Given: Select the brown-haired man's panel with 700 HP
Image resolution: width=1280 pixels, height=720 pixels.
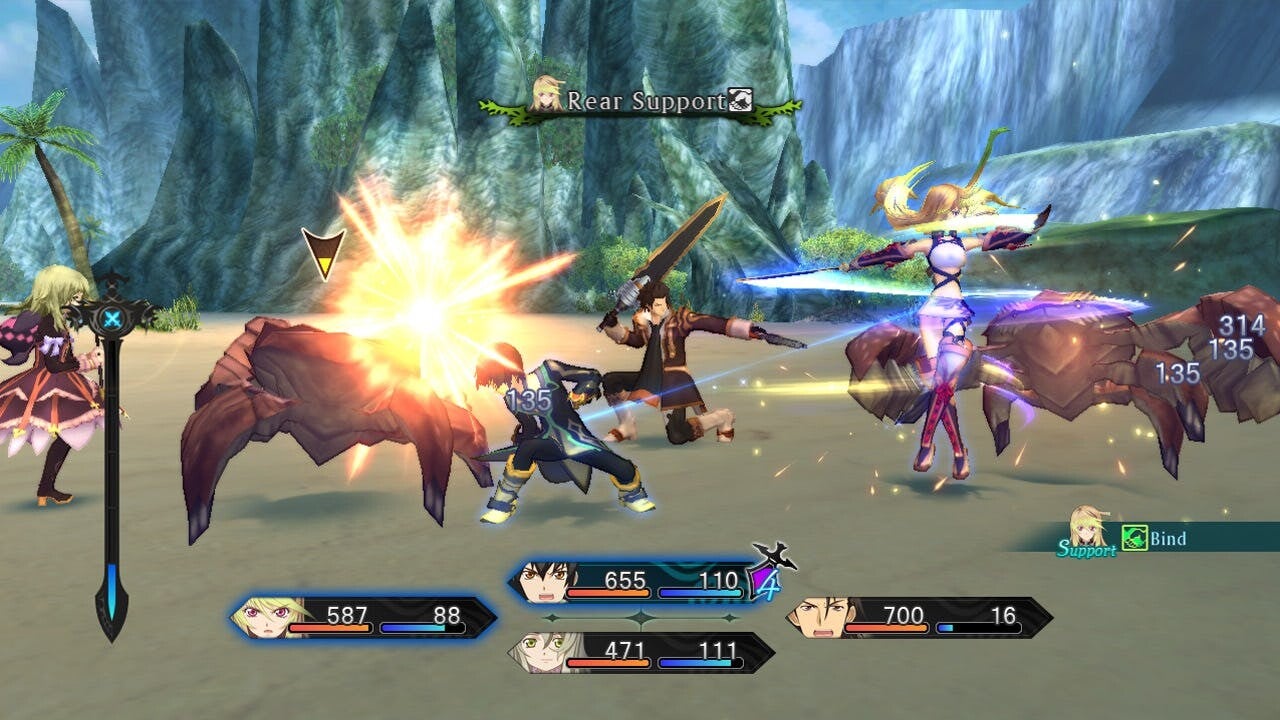Looking at the screenshot, I should (x=918, y=617).
